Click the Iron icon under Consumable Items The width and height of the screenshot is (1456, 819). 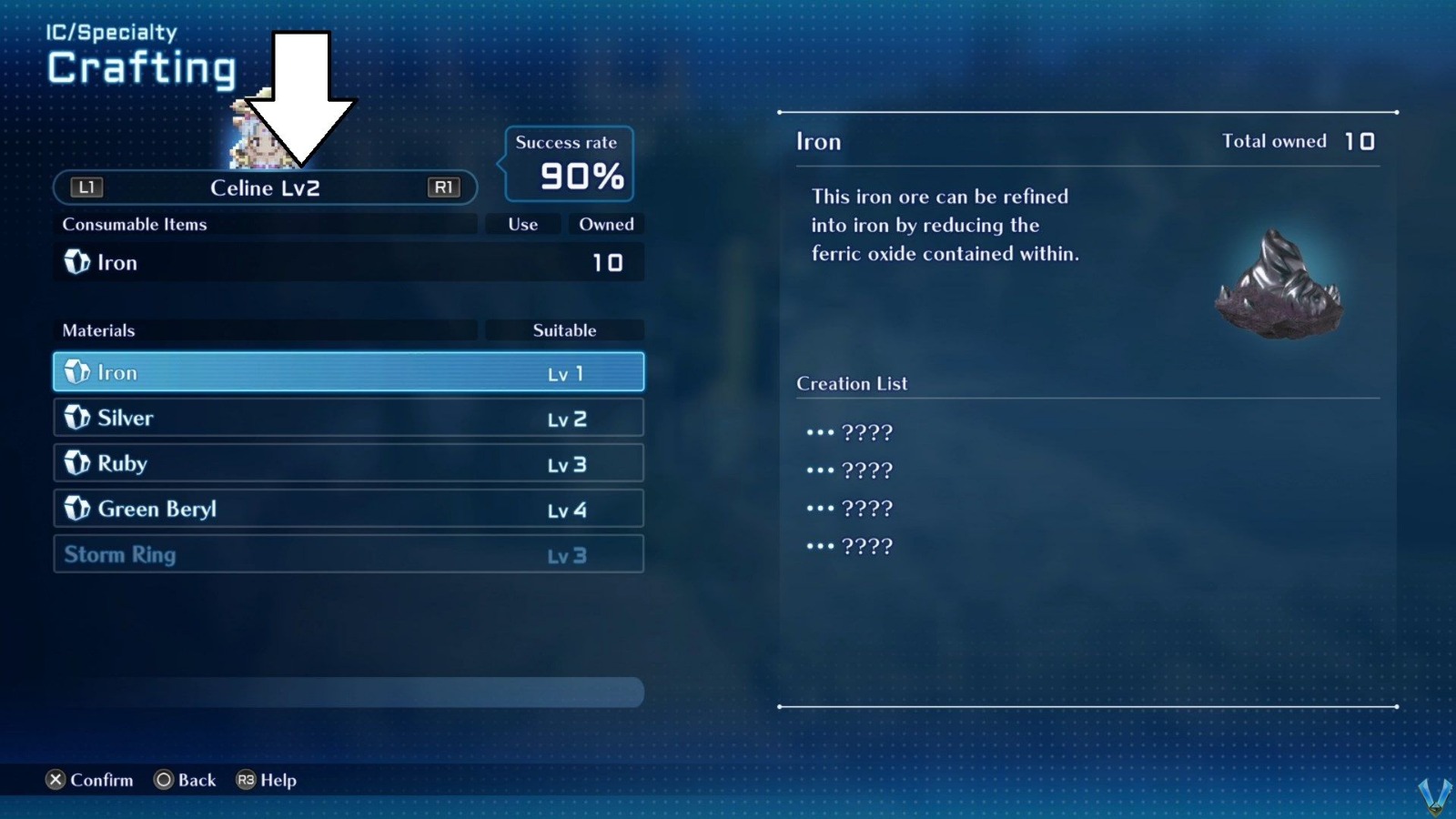tap(76, 262)
